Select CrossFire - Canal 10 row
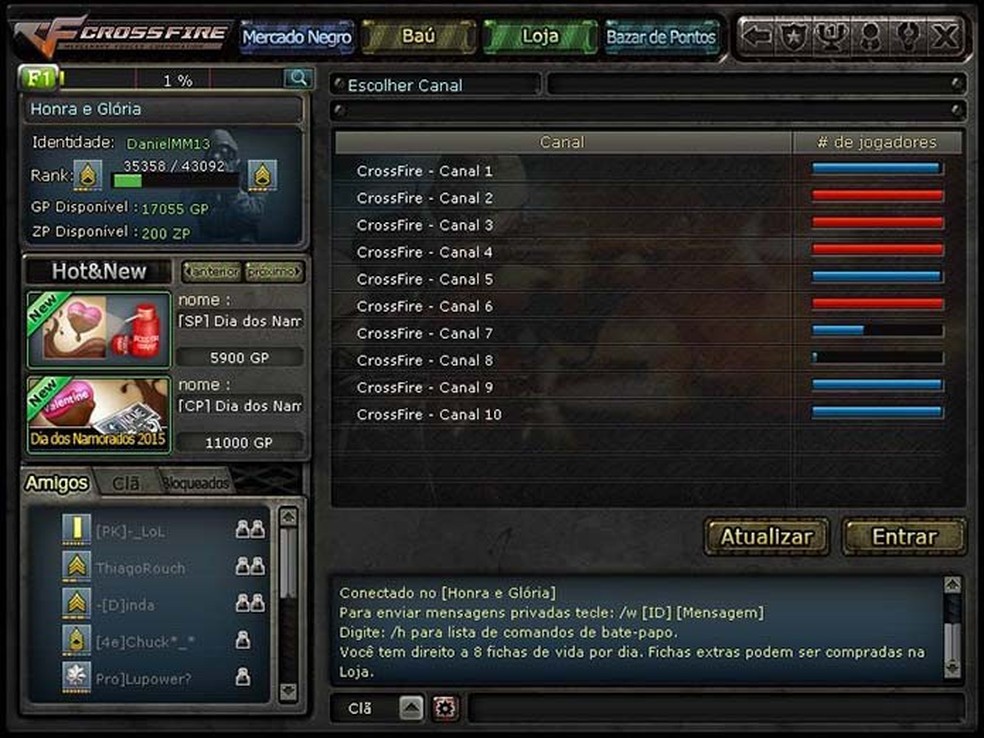Viewport: 984px width, 738px height. pyautogui.click(x=428, y=414)
